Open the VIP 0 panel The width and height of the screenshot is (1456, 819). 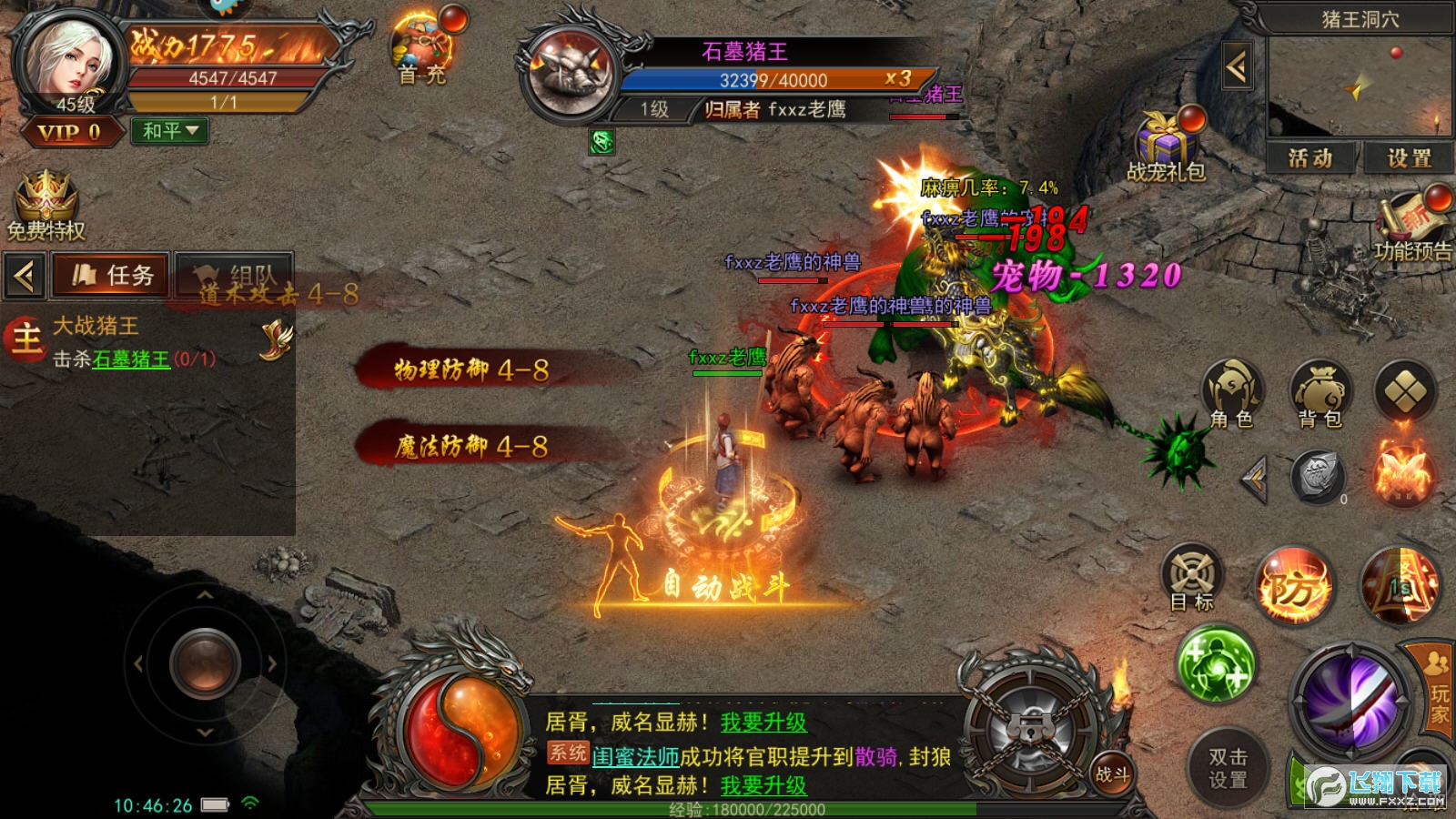coord(69,133)
